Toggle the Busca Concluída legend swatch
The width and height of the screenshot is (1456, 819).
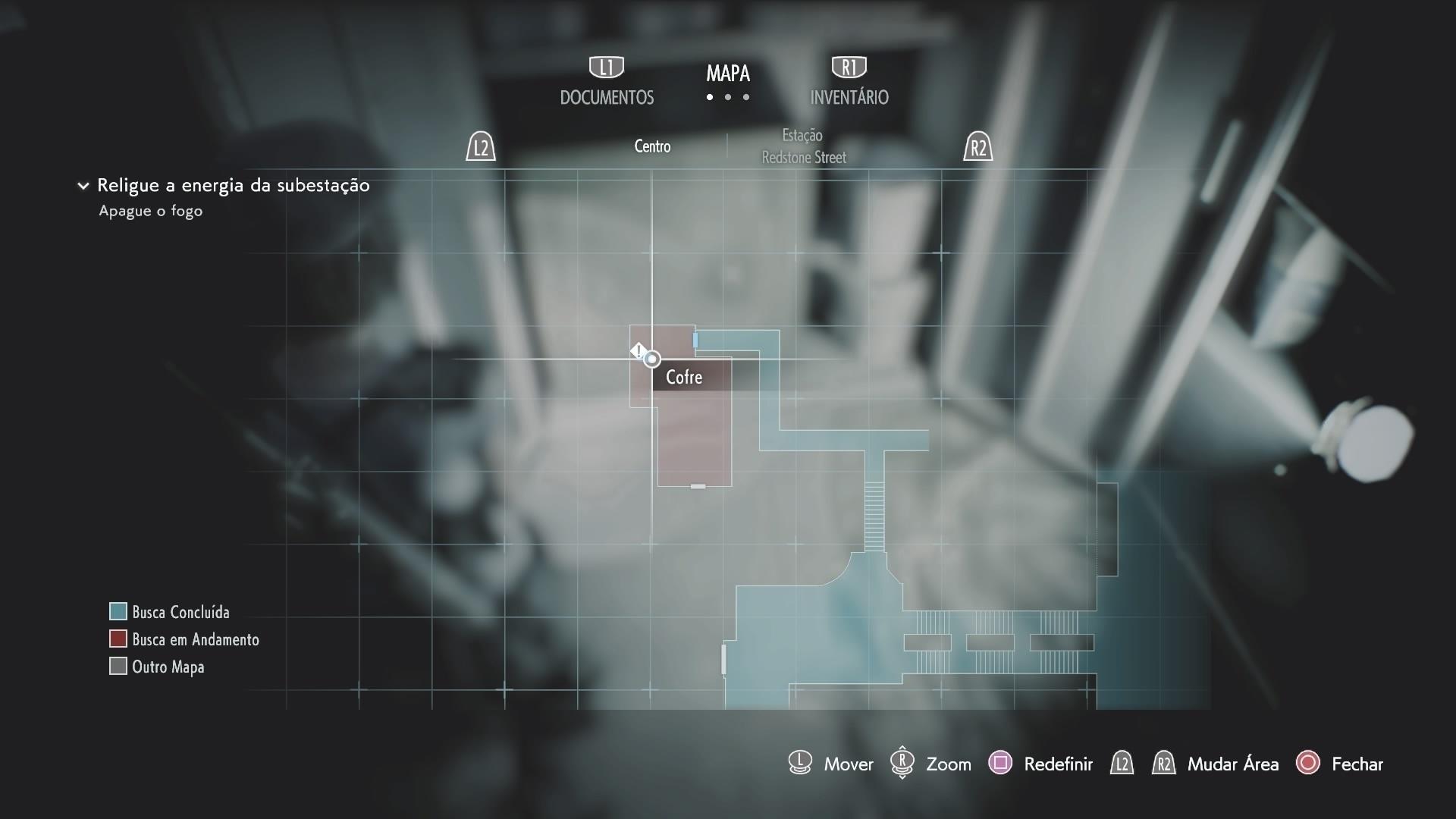coord(118,611)
